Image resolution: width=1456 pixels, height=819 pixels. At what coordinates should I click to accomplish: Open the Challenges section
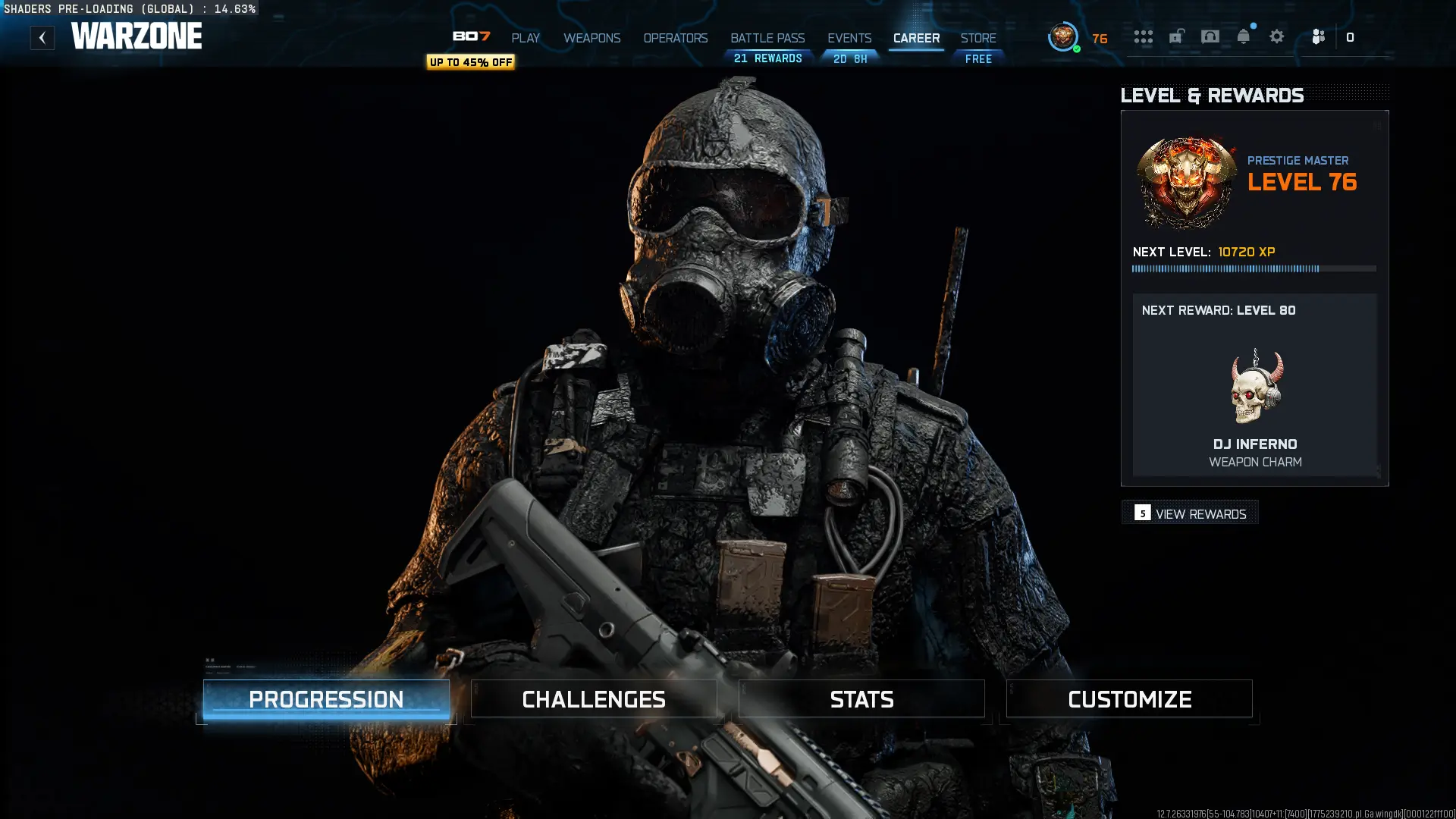tap(594, 699)
